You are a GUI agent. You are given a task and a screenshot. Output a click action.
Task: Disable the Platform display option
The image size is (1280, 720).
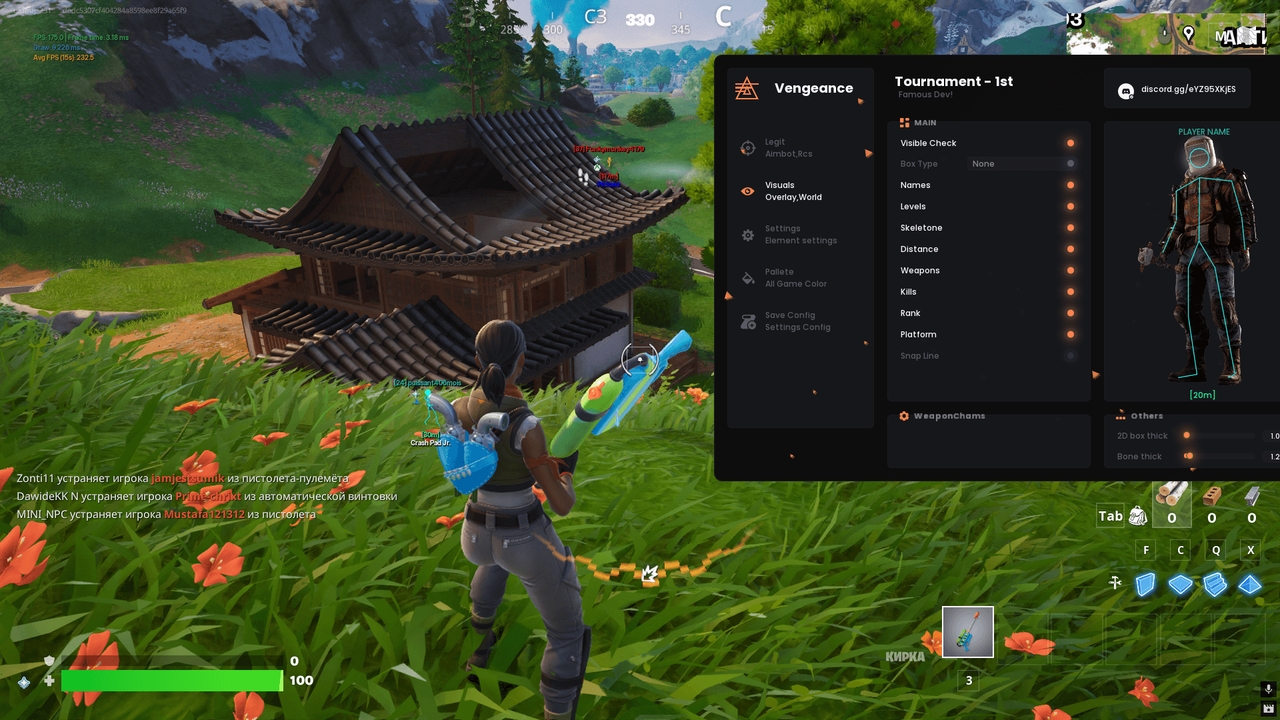(x=1070, y=334)
